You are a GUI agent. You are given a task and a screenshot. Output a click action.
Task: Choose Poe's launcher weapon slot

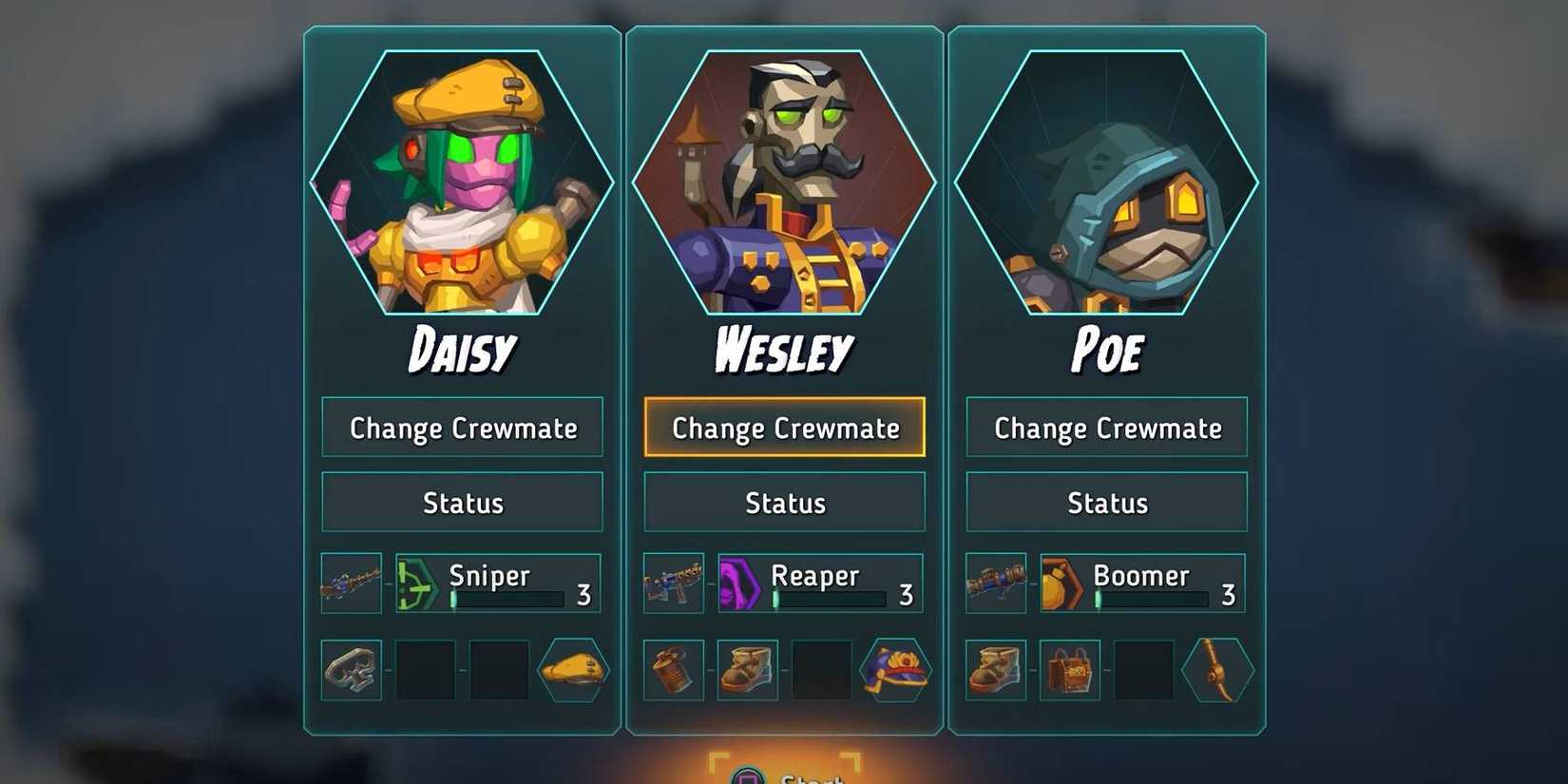coord(996,583)
